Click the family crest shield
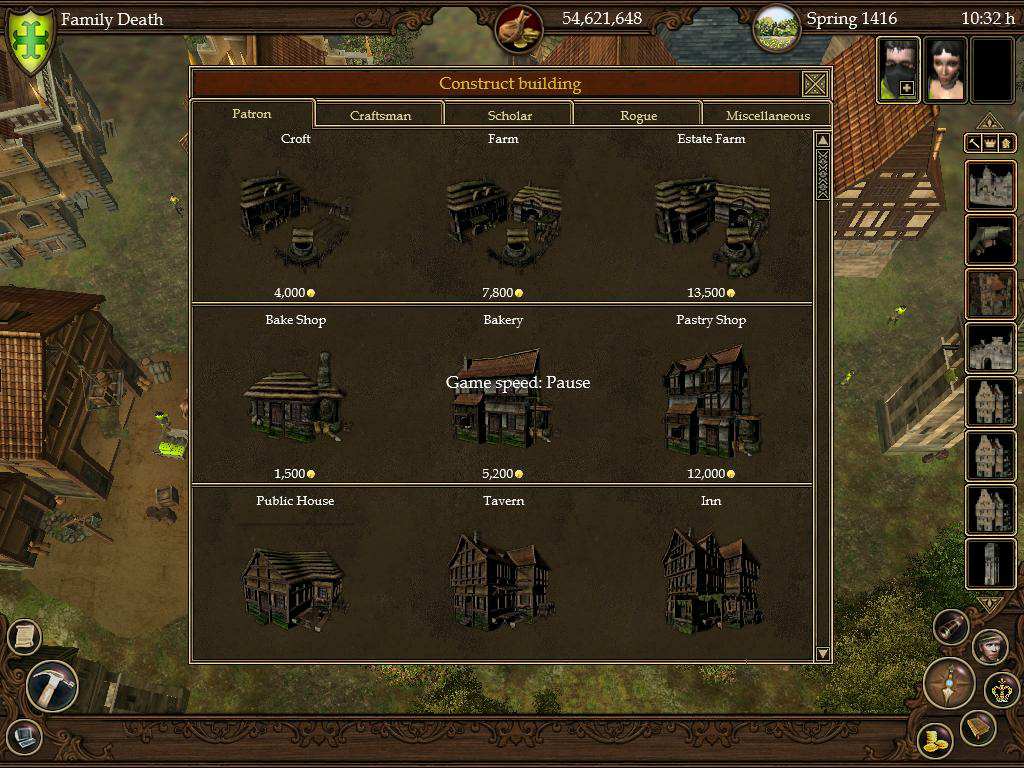Image resolution: width=1024 pixels, height=768 pixels. (30, 38)
